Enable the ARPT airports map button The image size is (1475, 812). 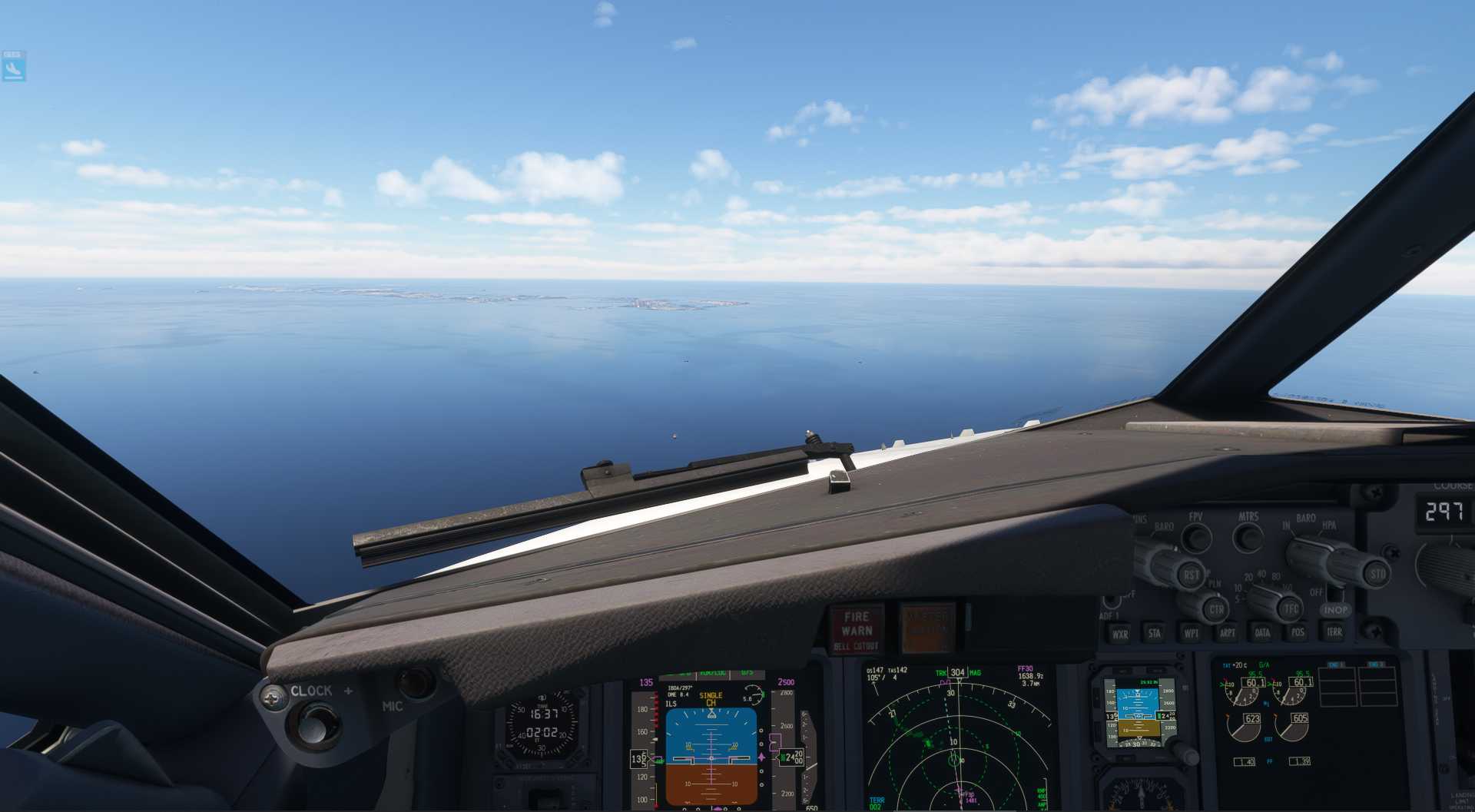tap(1227, 633)
